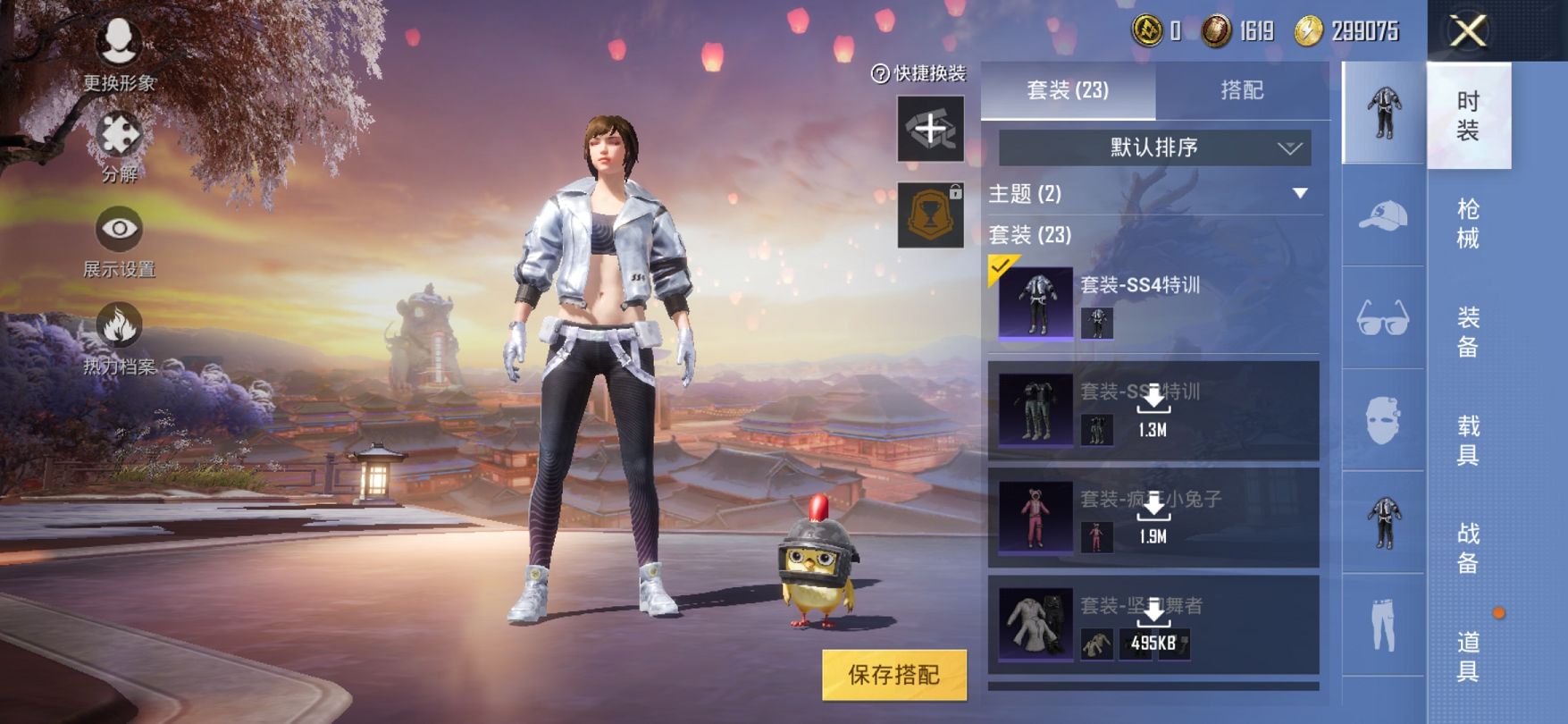Screen dimensions: 1568x724
Task: Select the cap headwear category icon
Action: pos(1383,215)
